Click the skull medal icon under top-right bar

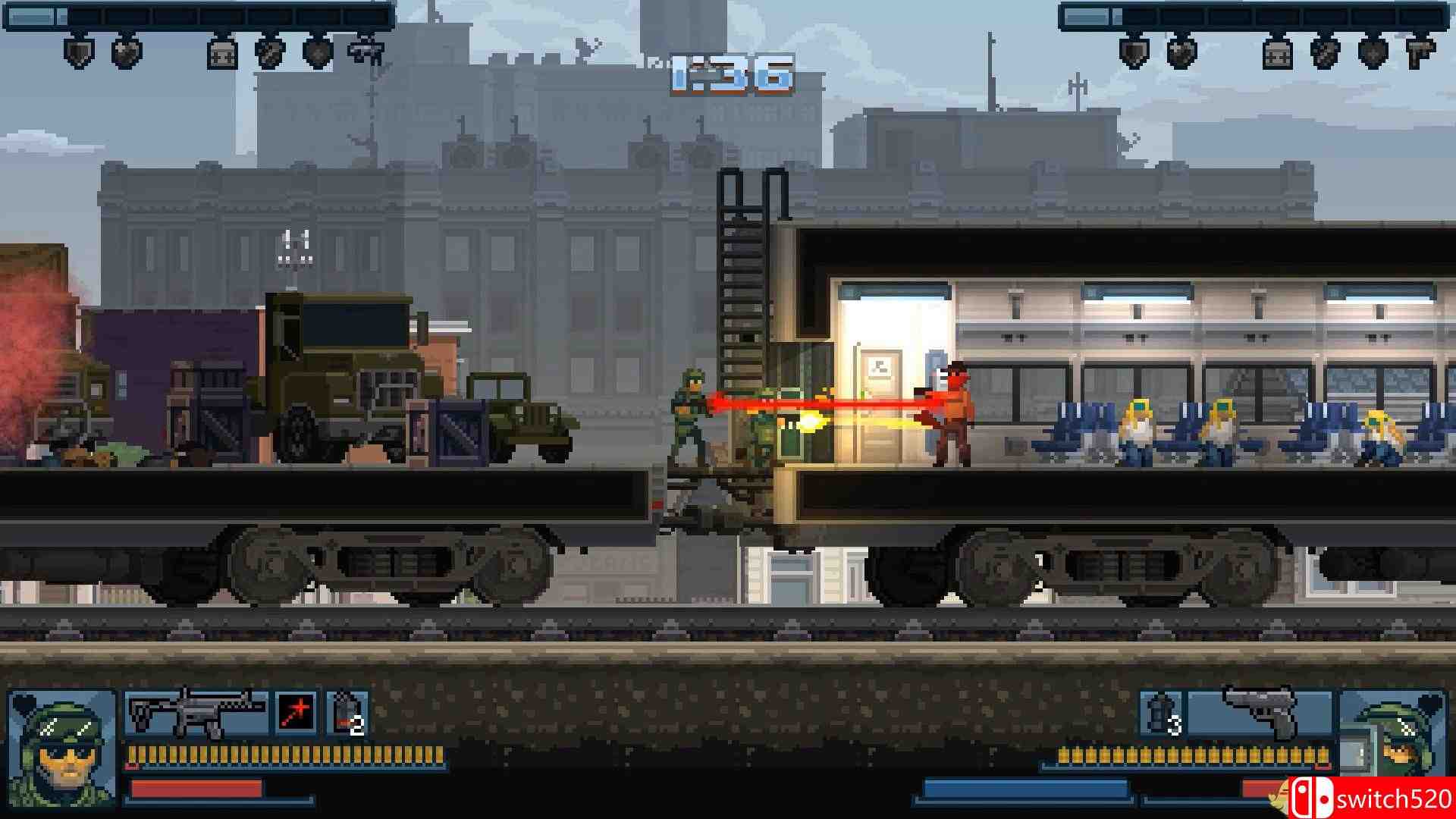[1181, 53]
